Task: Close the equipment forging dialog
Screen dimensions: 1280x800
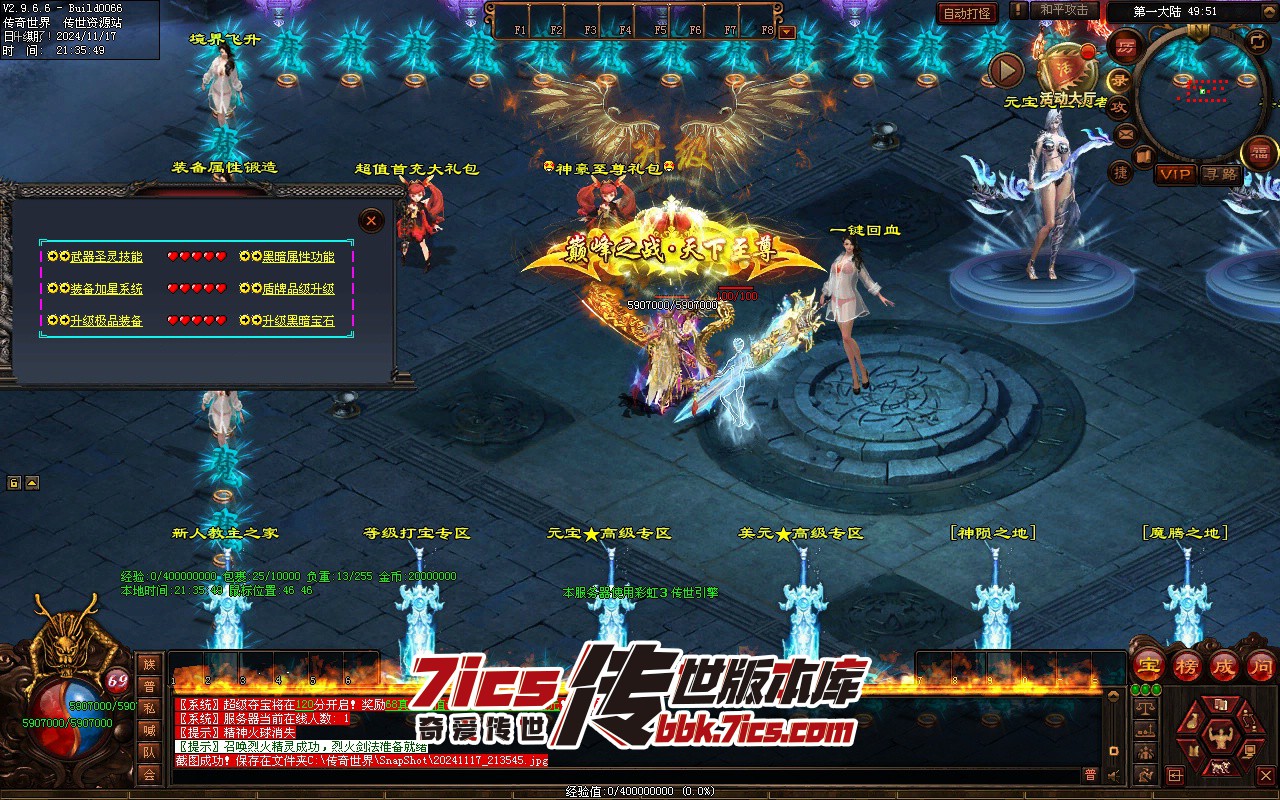Action: [x=371, y=220]
